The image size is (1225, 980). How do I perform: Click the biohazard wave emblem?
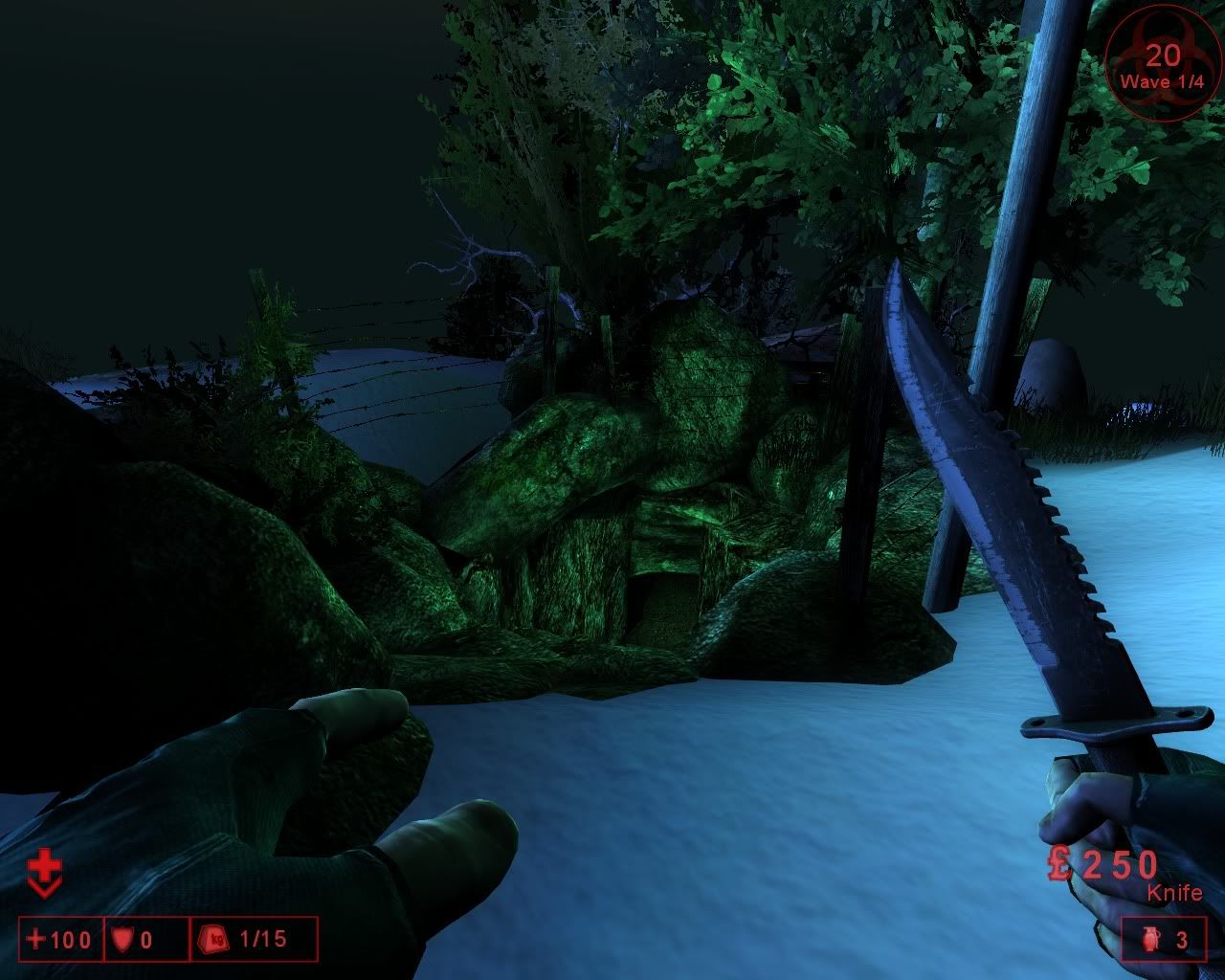pos(1163,64)
